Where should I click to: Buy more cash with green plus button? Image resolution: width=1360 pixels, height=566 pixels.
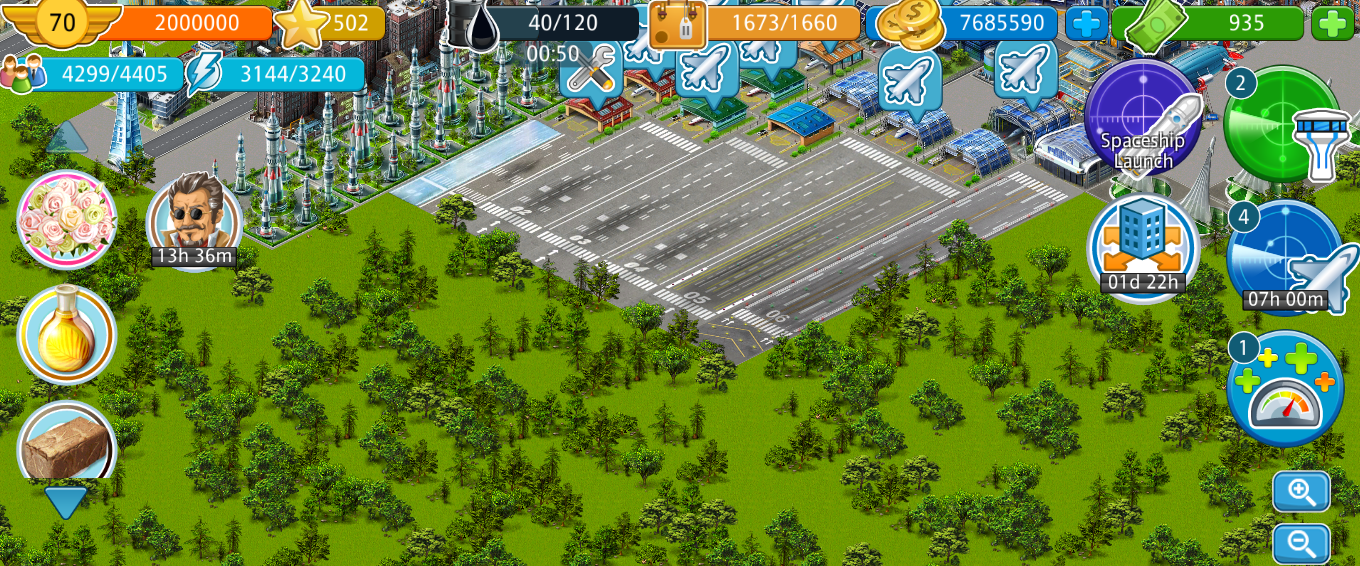click(x=1332, y=23)
